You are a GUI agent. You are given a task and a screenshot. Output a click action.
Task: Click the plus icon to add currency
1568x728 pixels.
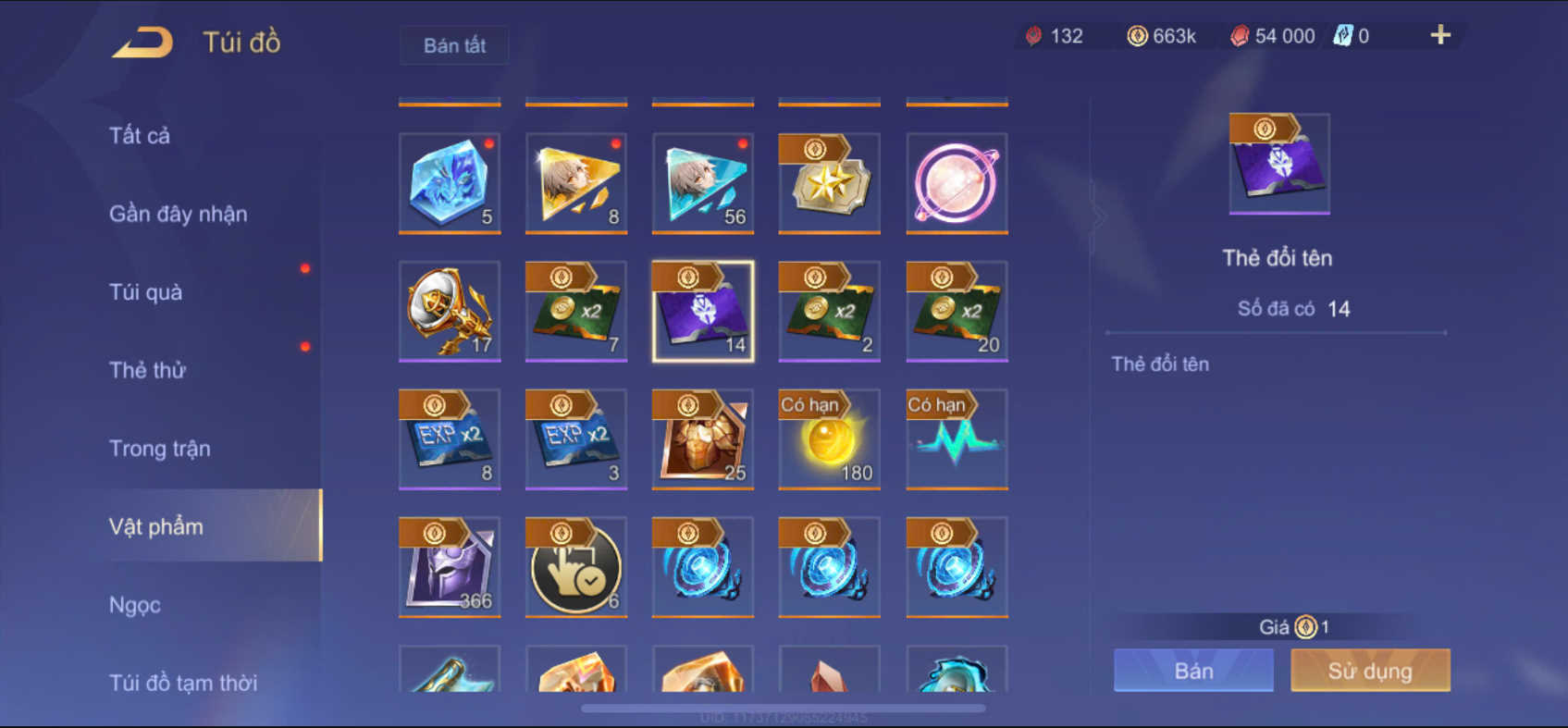pyautogui.click(x=1439, y=35)
